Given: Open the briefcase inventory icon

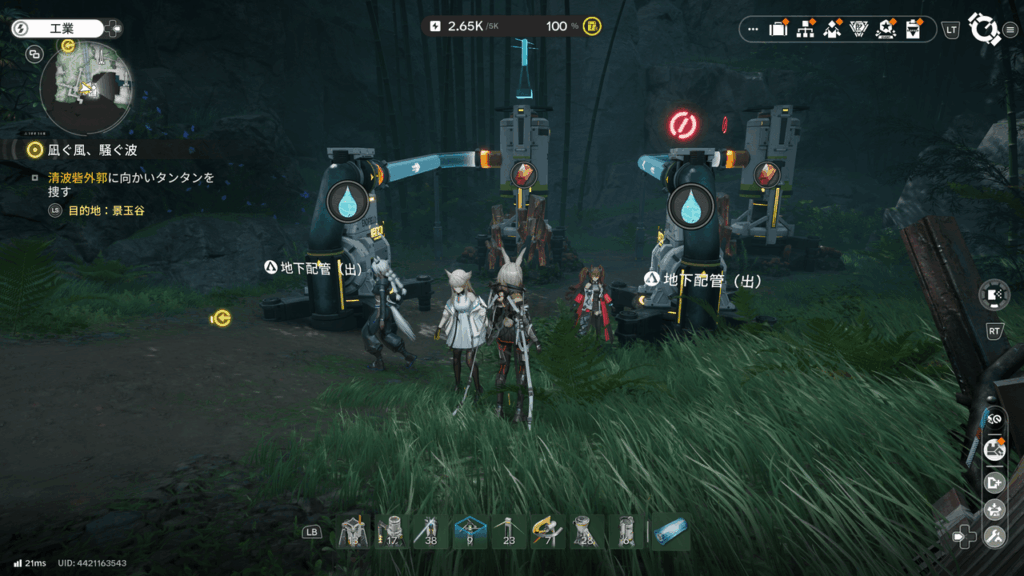Looking at the screenshot, I should [778, 30].
